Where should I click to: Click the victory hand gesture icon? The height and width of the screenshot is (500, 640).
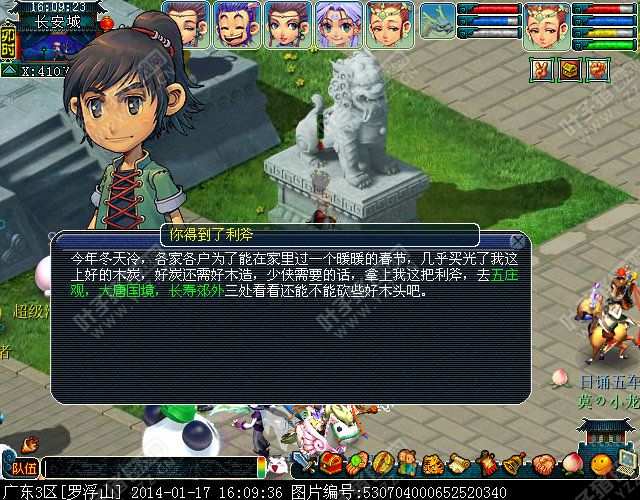pyautogui.click(x=541, y=70)
